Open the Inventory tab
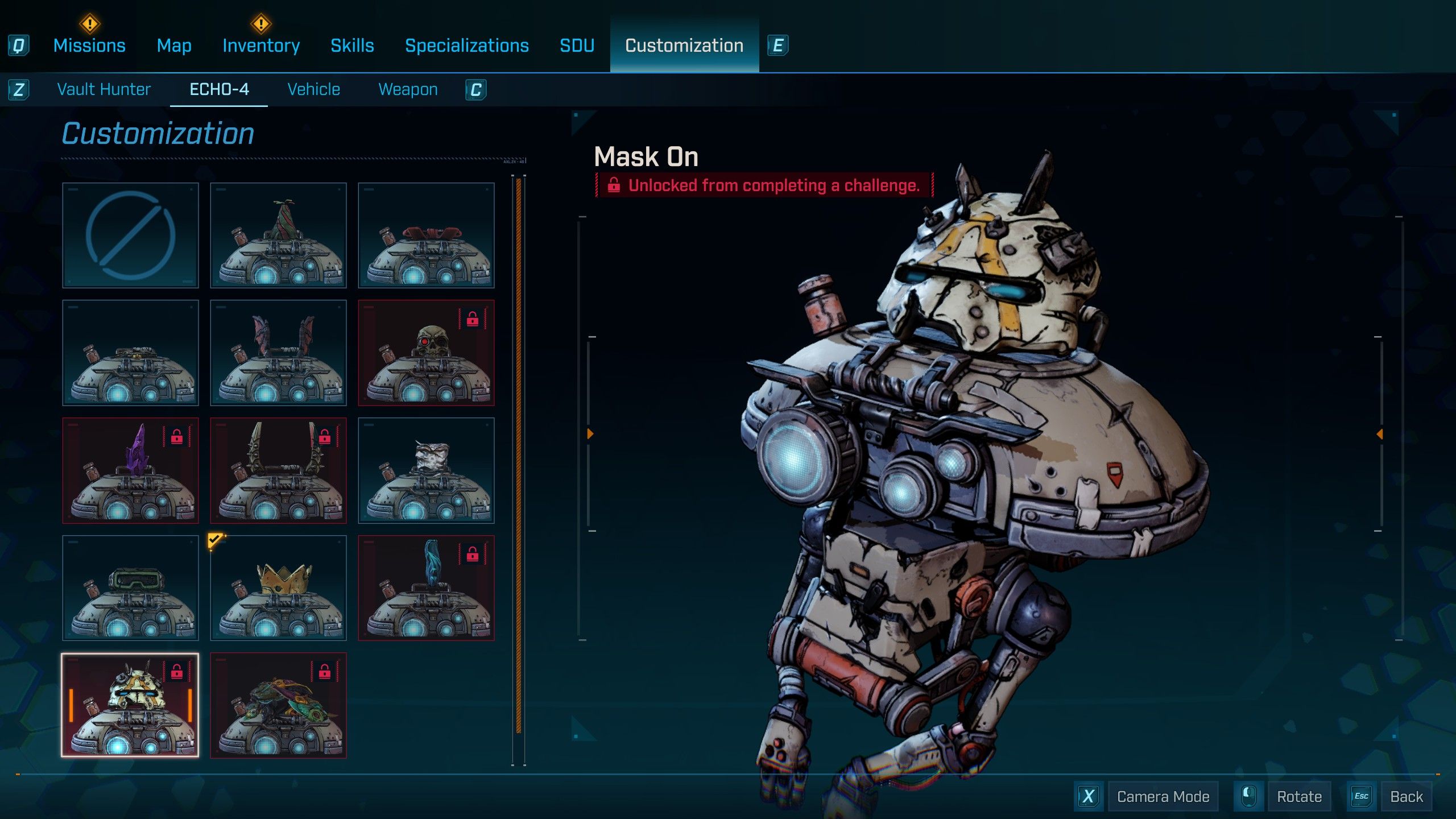The height and width of the screenshot is (819, 1456). [x=261, y=45]
